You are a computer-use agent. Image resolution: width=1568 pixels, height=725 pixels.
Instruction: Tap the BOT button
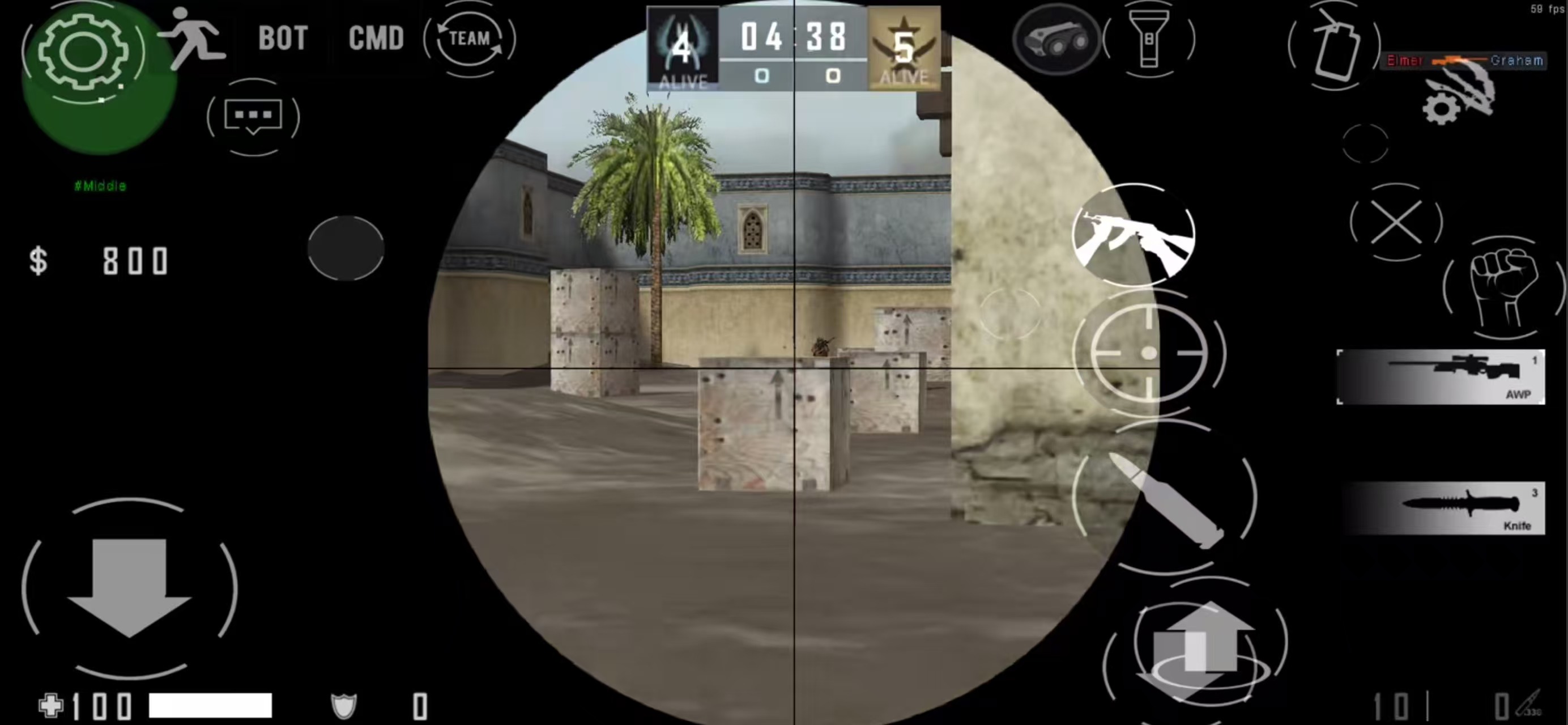click(x=283, y=39)
